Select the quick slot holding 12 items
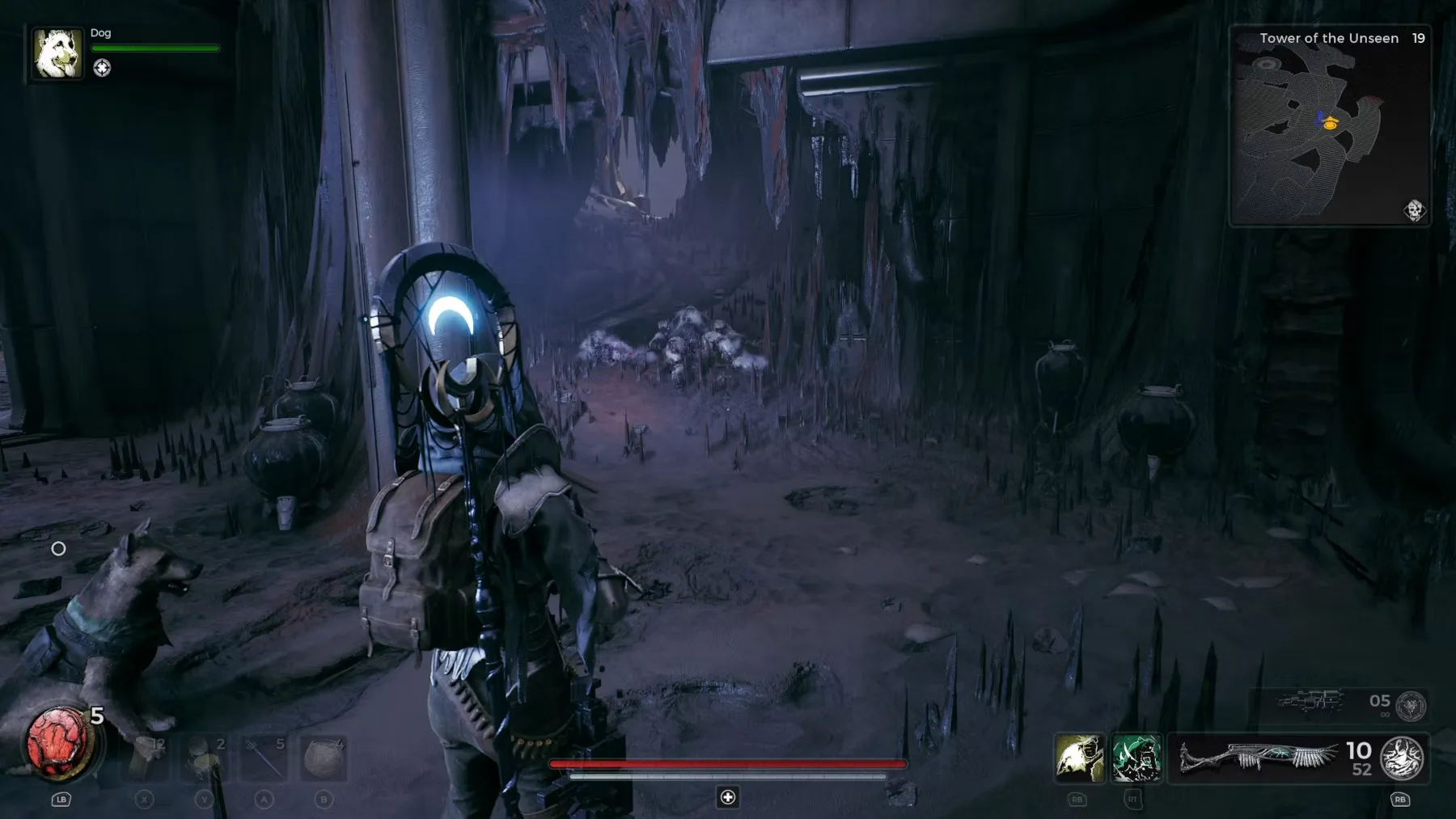The width and height of the screenshot is (1456, 819). (146, 758)
